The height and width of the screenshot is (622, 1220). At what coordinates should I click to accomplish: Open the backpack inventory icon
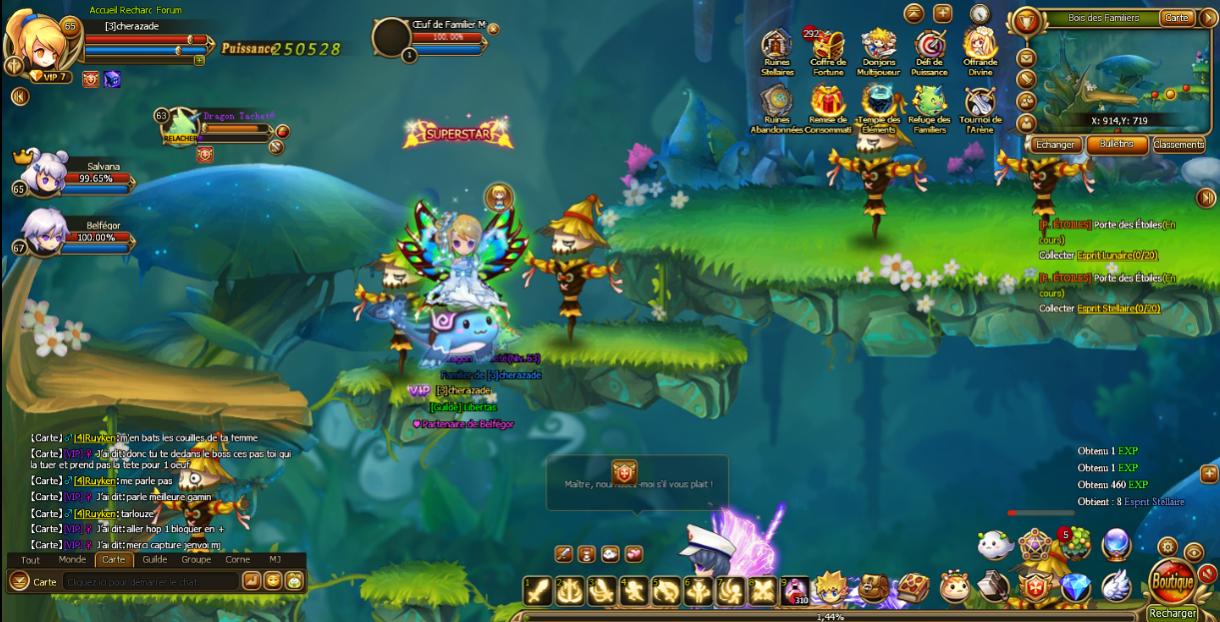pos(873,588)
